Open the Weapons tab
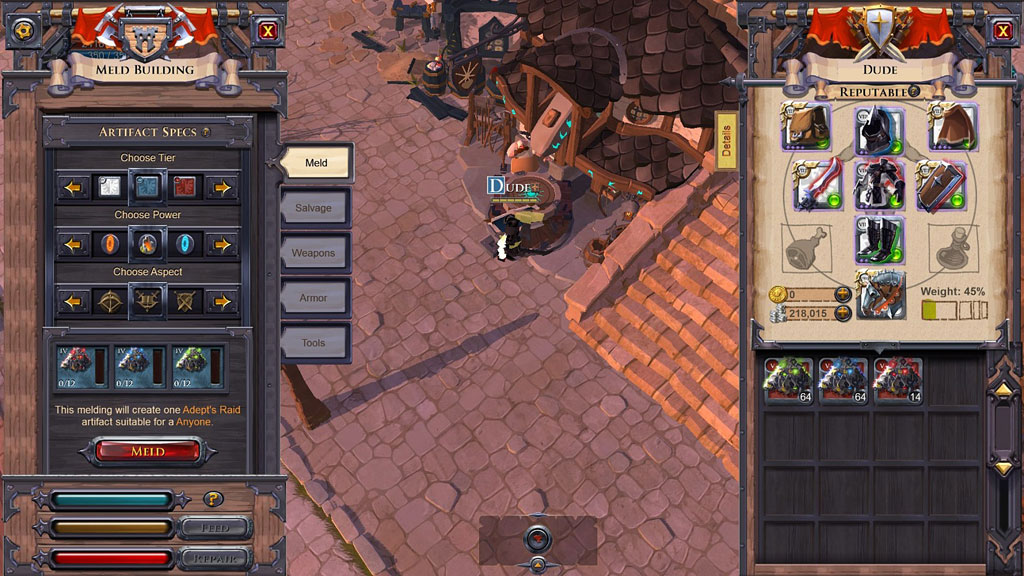The image size is (1024, 576). (315, 253)
